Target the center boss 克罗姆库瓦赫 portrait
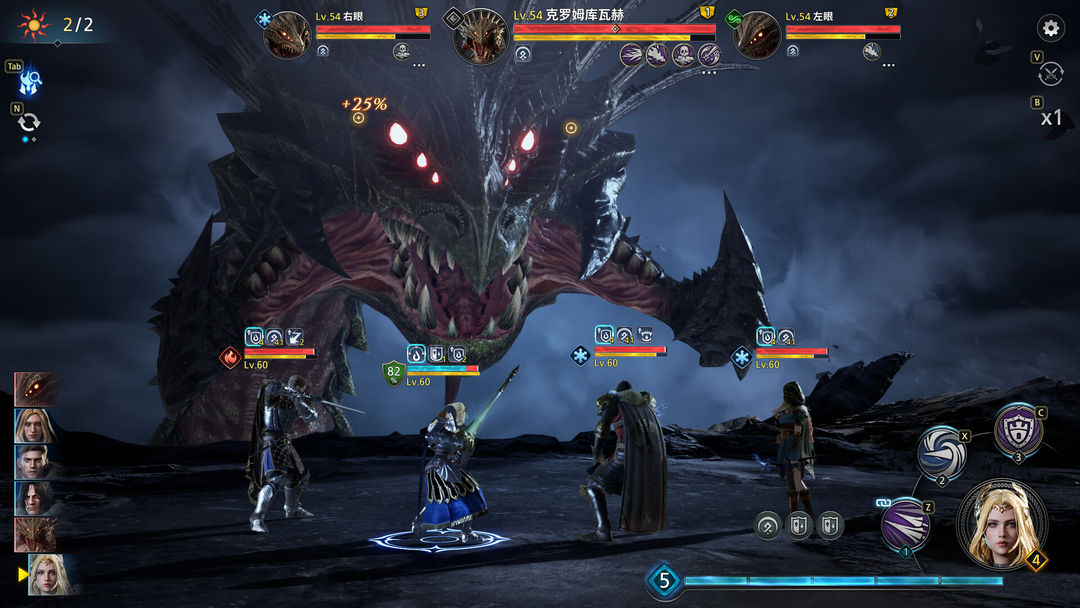1080x608 pixels. click(x=481, y=37)
